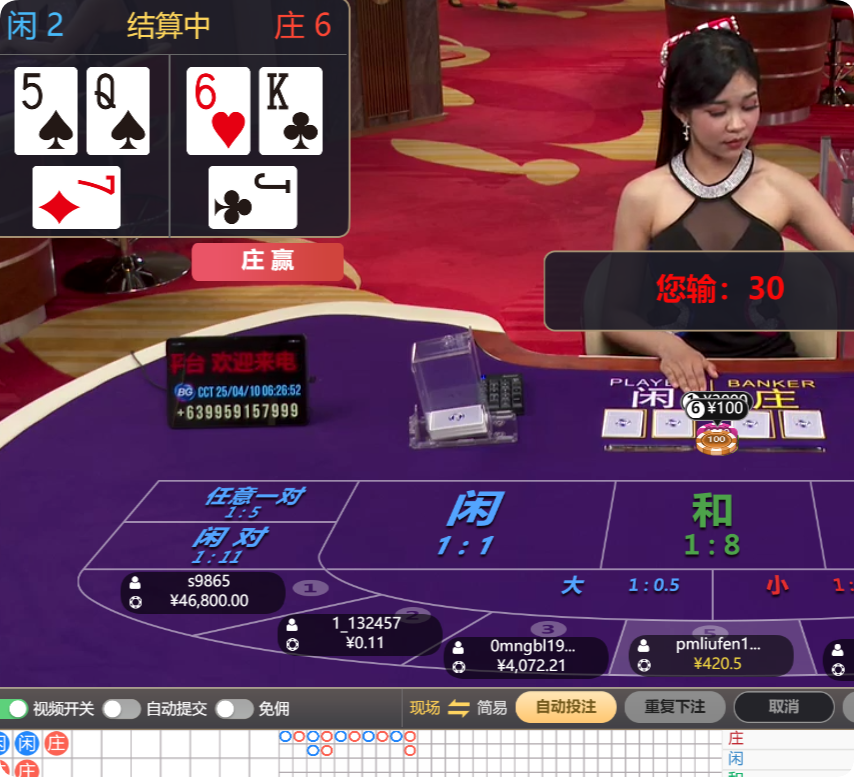854x777 pixels.
Task: Toggle the 视频开关 video switch
Action: (15, 708)
